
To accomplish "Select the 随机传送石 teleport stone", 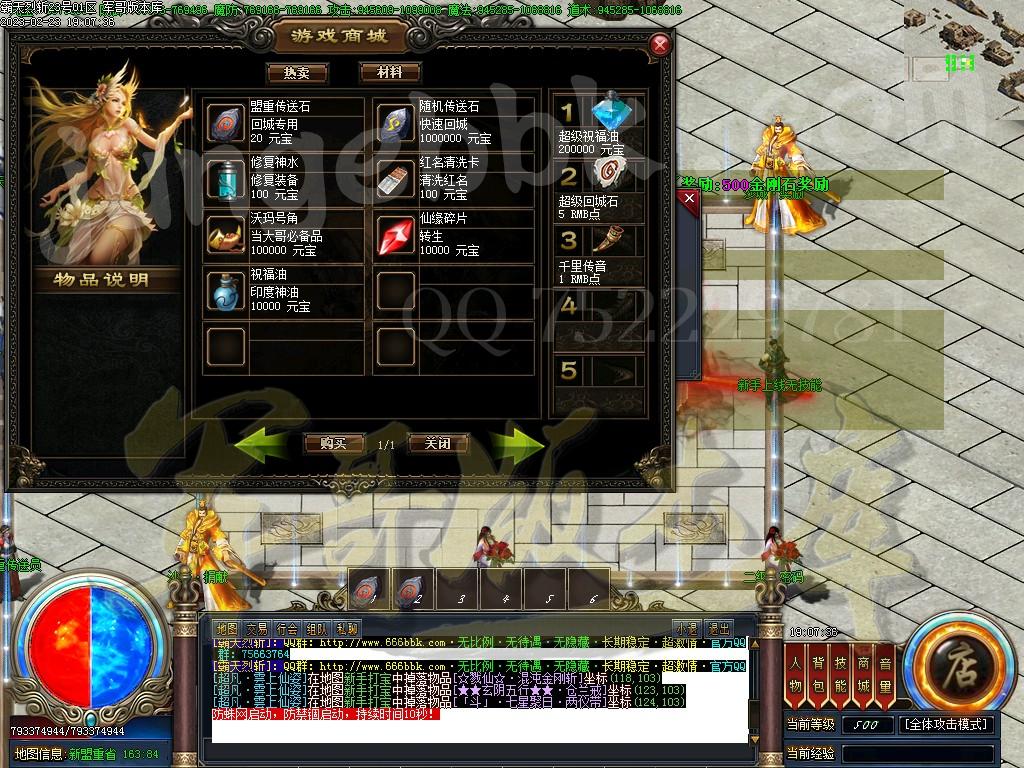I will click(x=396, y=122).
